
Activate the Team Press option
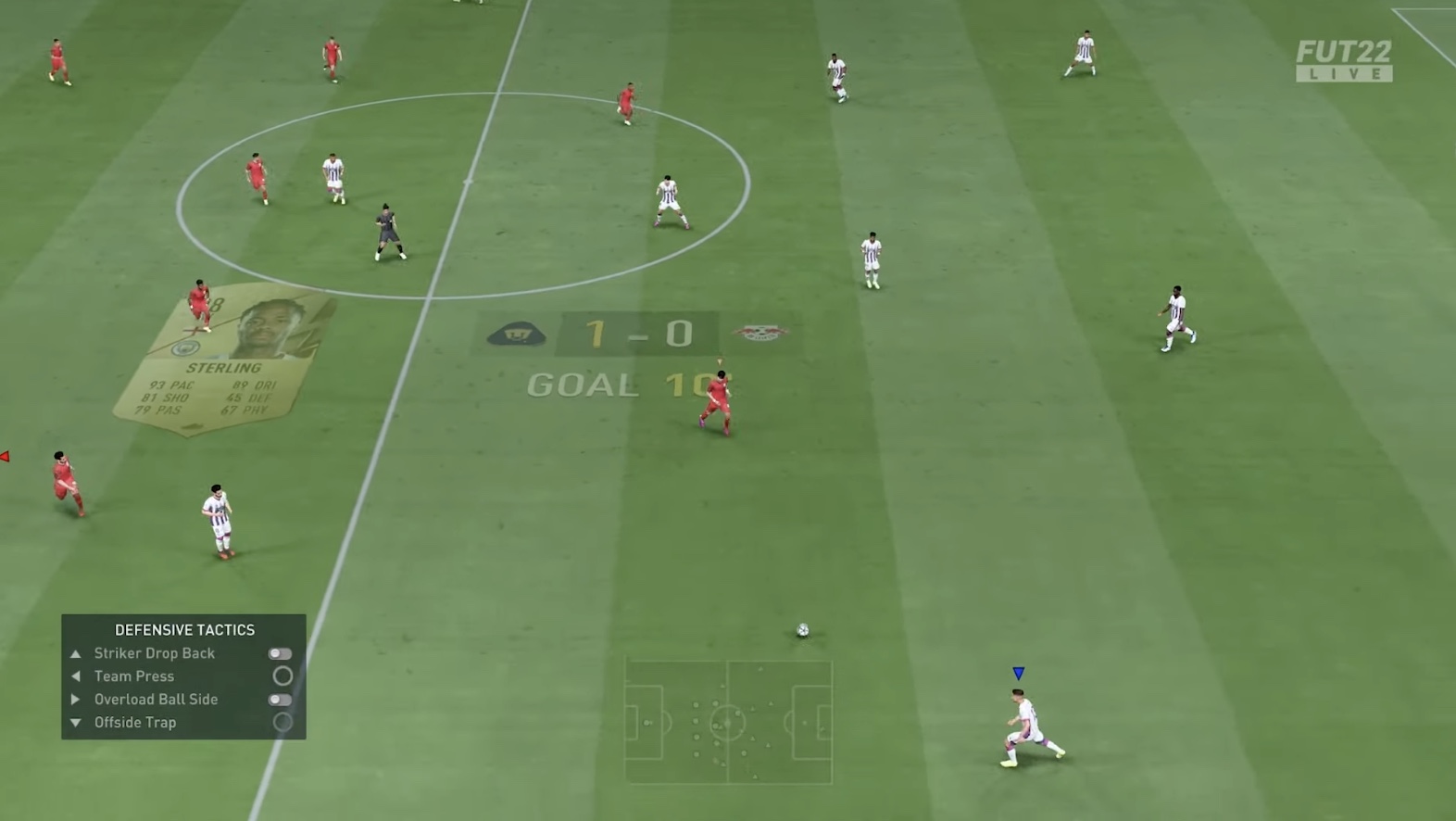point(283,676)
